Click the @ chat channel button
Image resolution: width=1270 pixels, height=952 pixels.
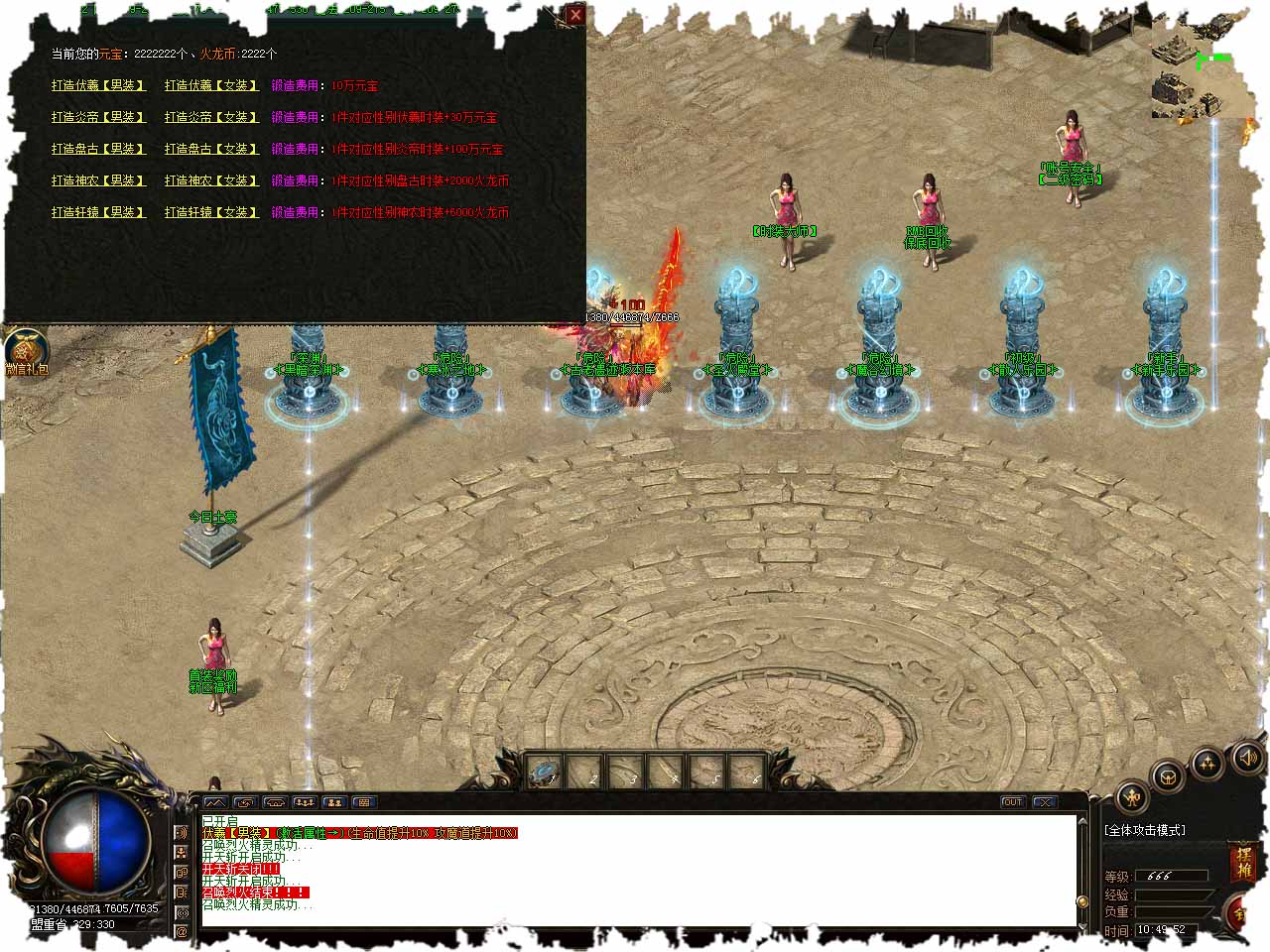[x=182, y=931]
